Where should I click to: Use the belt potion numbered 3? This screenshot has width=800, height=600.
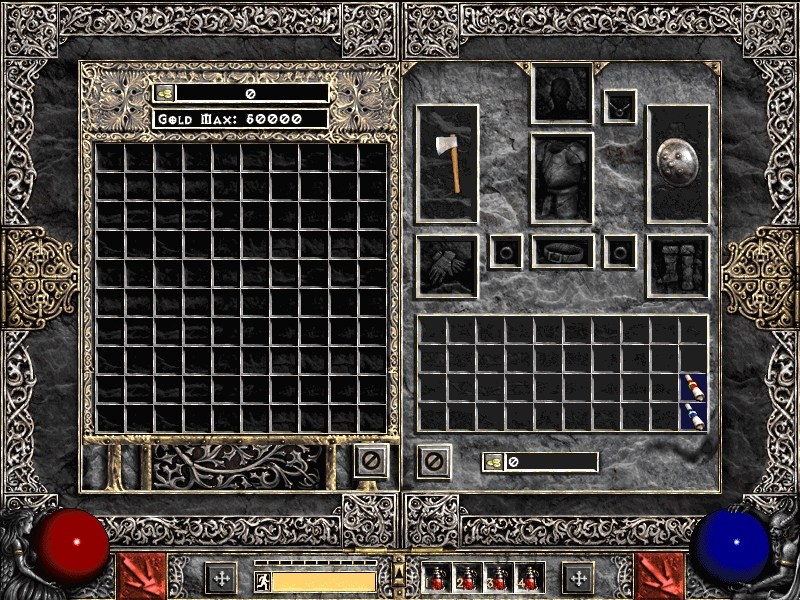coord(499,578)
